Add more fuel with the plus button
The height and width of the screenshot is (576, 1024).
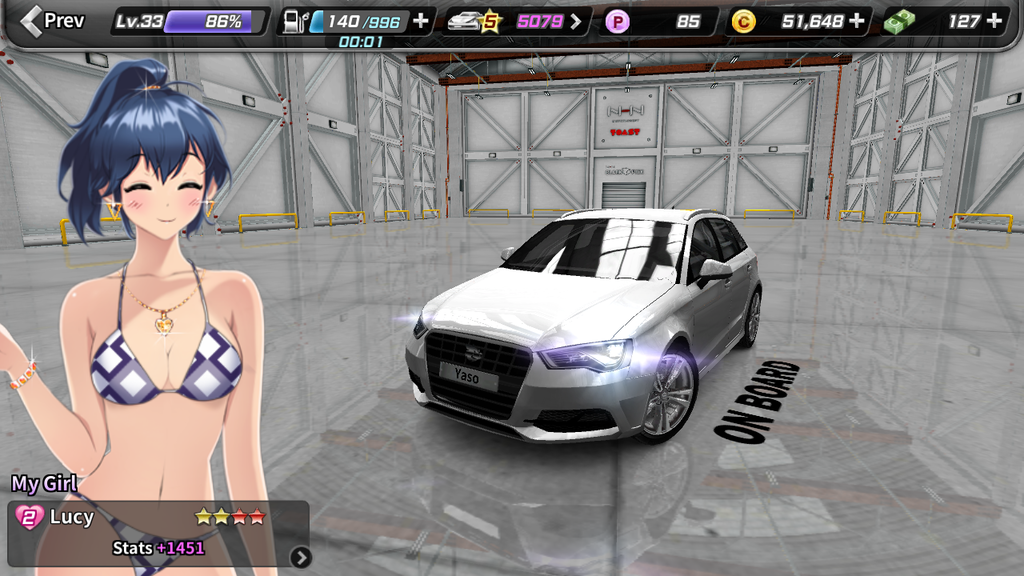(x=421, y=21)
